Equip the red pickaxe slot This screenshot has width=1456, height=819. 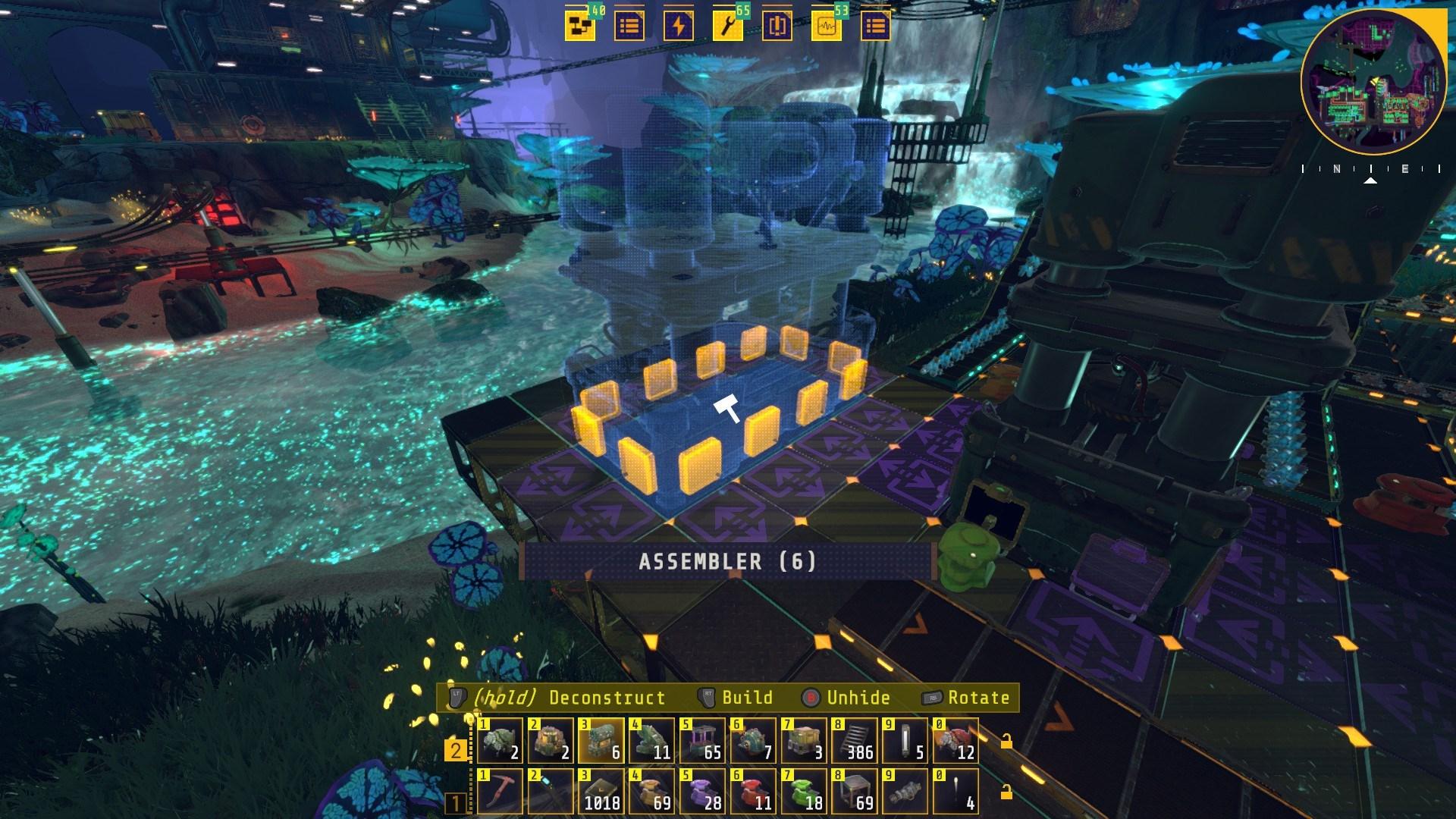500,791
